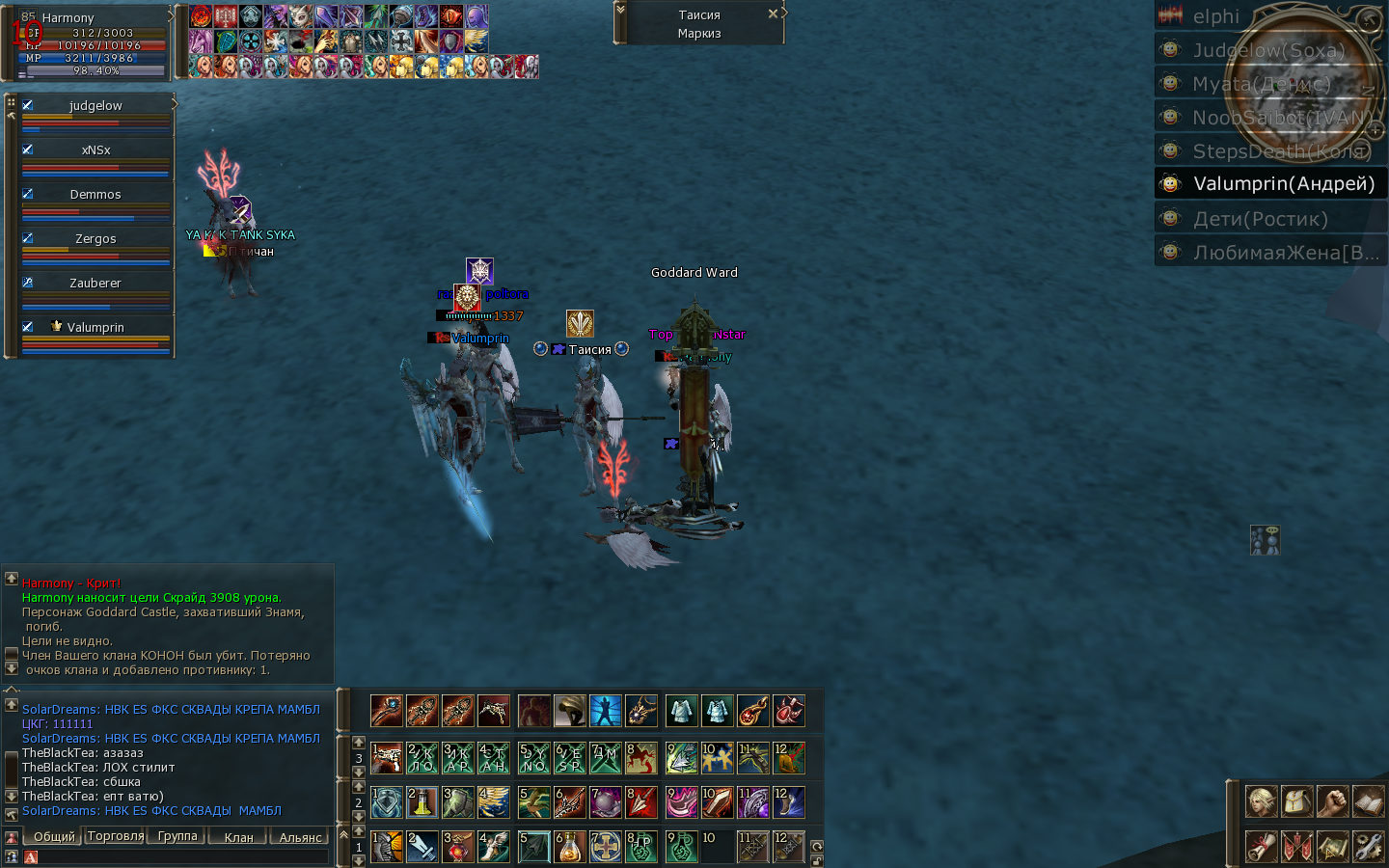Click the chat message input field
Screen dimensions: 1389x868
(178, 856)
